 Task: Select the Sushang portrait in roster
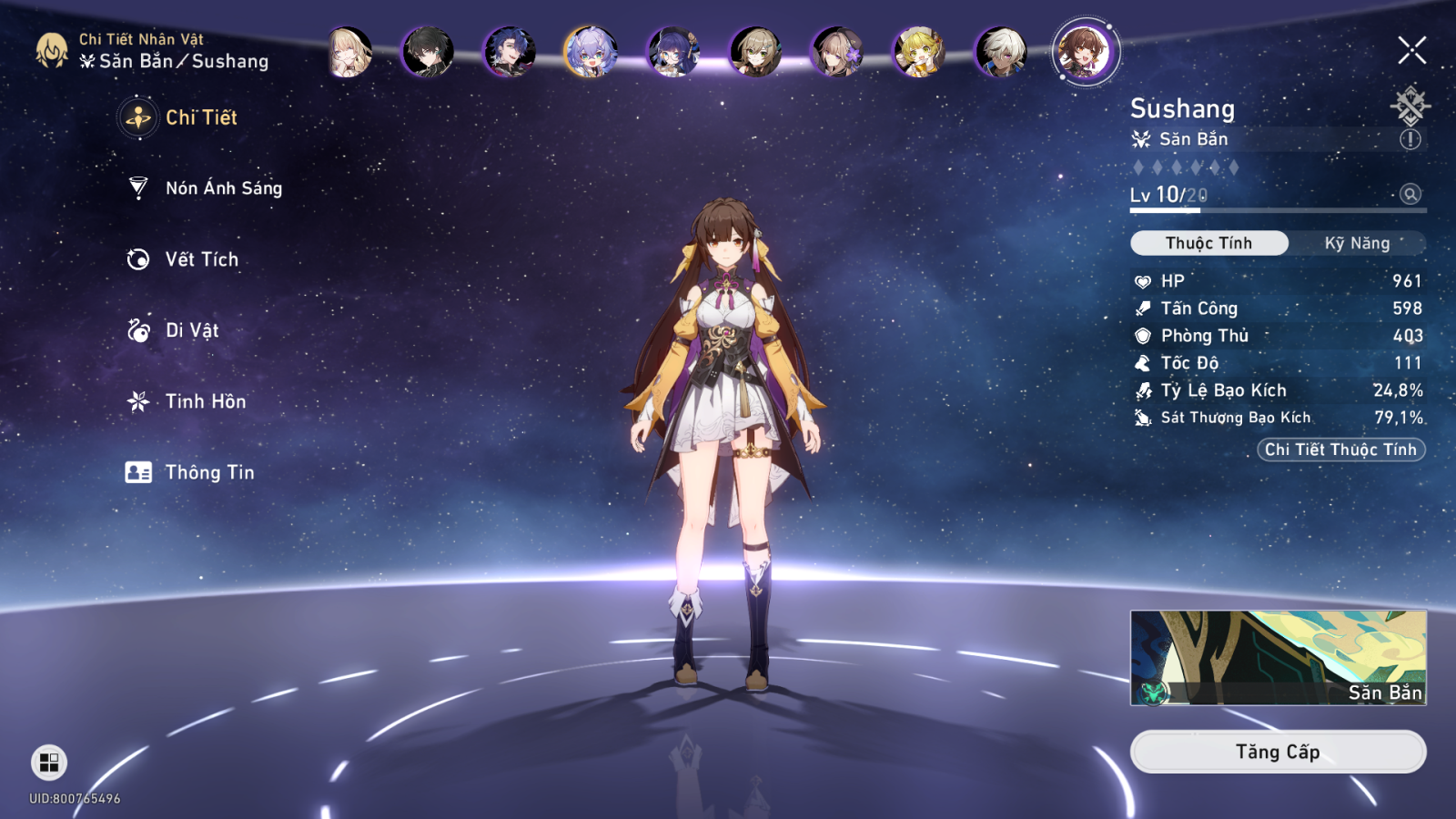[x=1085, y=51]
